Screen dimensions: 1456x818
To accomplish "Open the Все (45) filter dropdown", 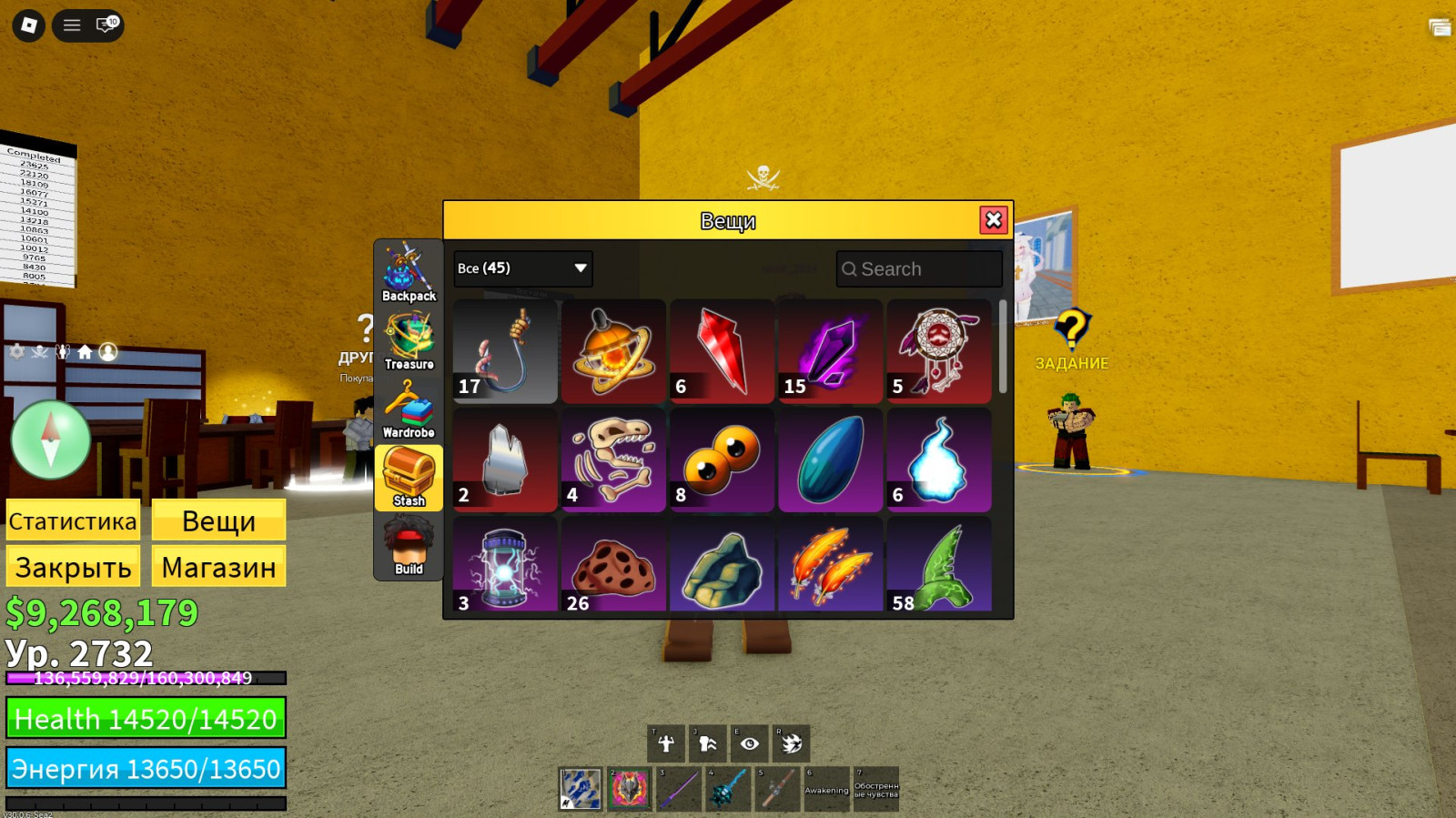I will pos(522,268).
